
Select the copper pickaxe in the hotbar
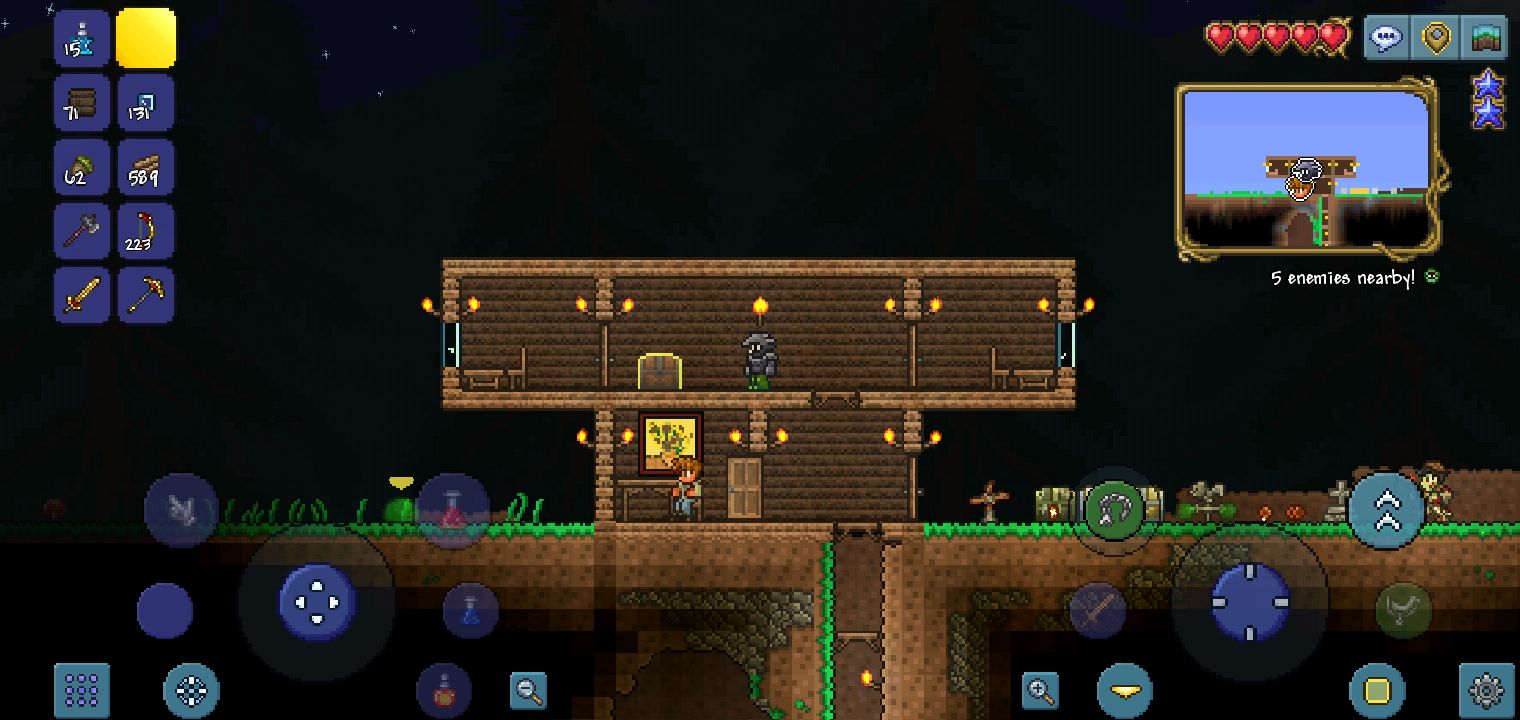(x=146, y=294)
